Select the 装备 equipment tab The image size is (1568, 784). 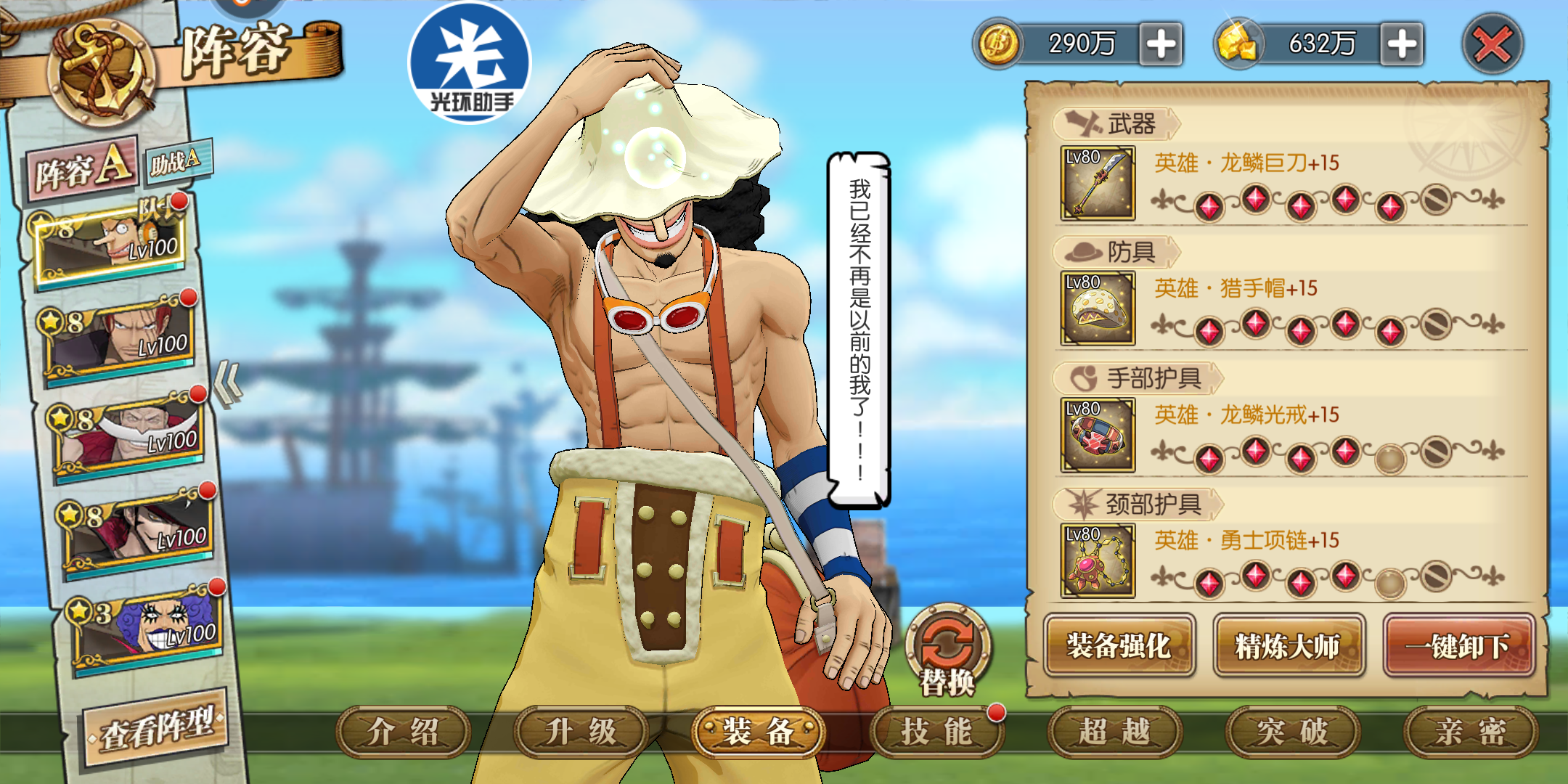(759, 732)
